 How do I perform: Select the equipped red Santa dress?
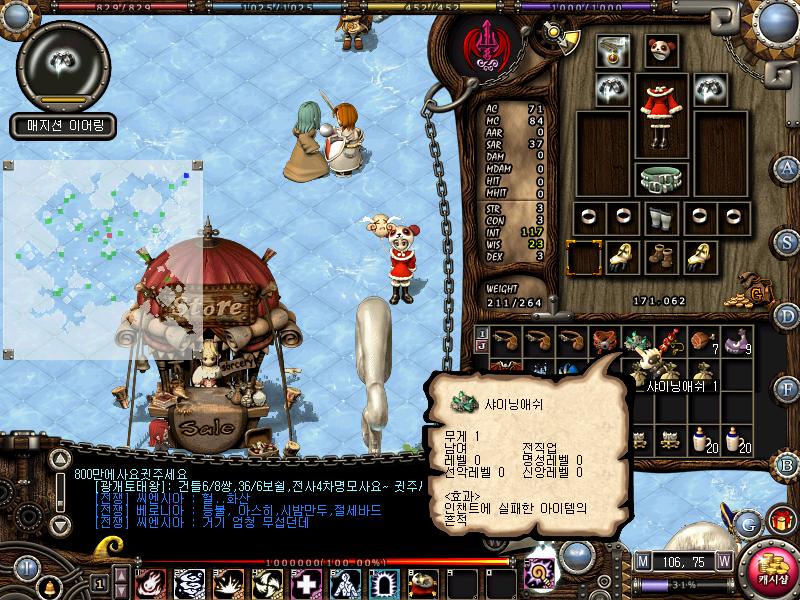(661, 104)
